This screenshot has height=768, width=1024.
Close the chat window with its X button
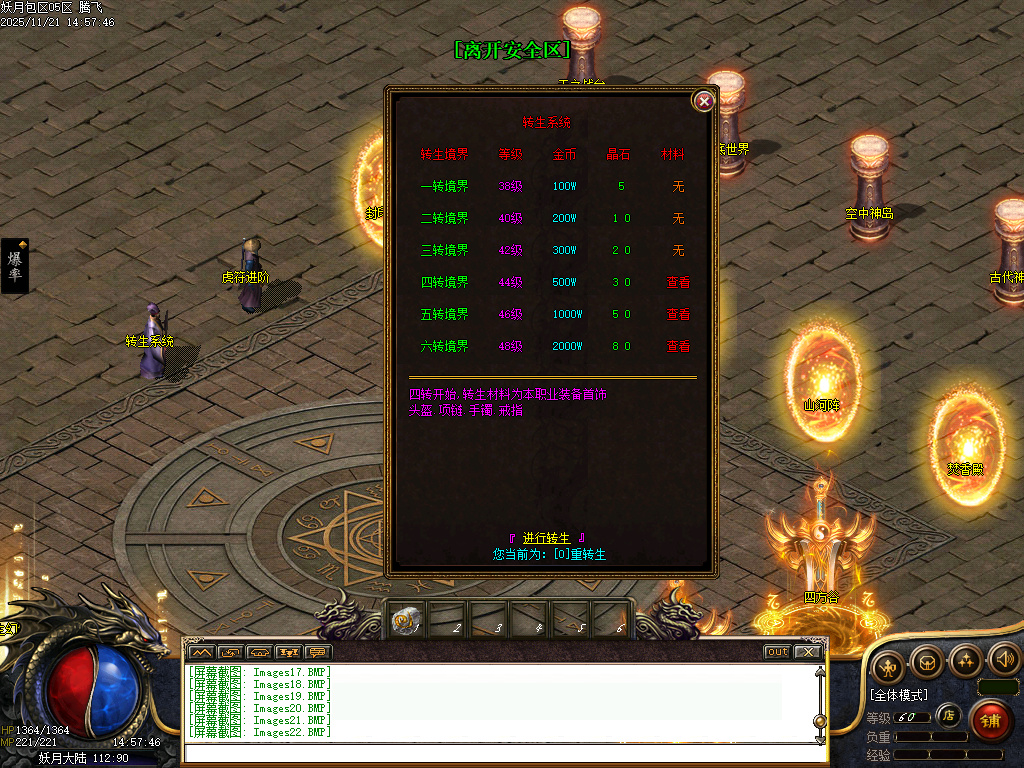pos(807,652)
